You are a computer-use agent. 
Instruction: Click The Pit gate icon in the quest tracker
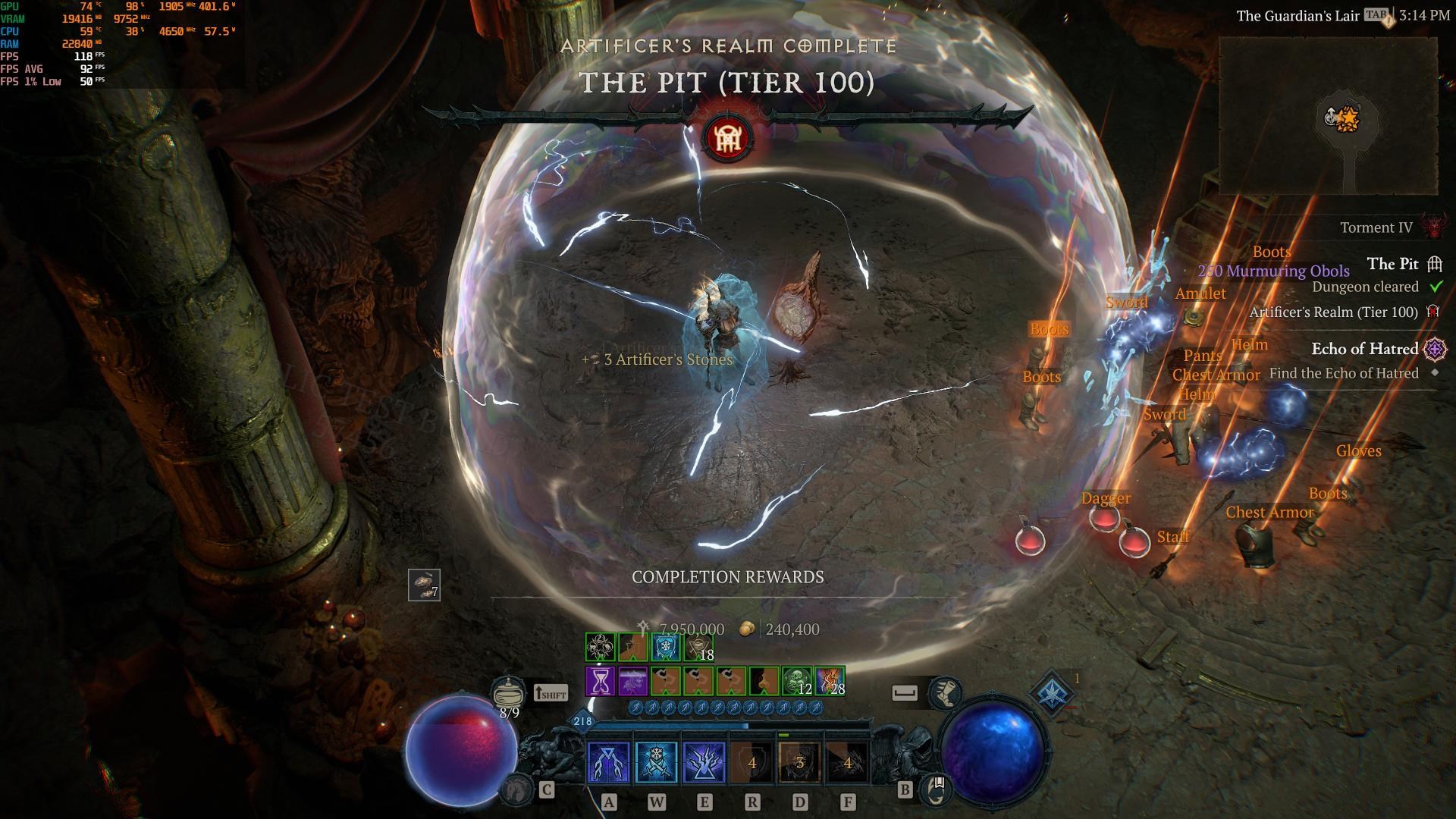pyautogui.click(x=1434, y=265)
